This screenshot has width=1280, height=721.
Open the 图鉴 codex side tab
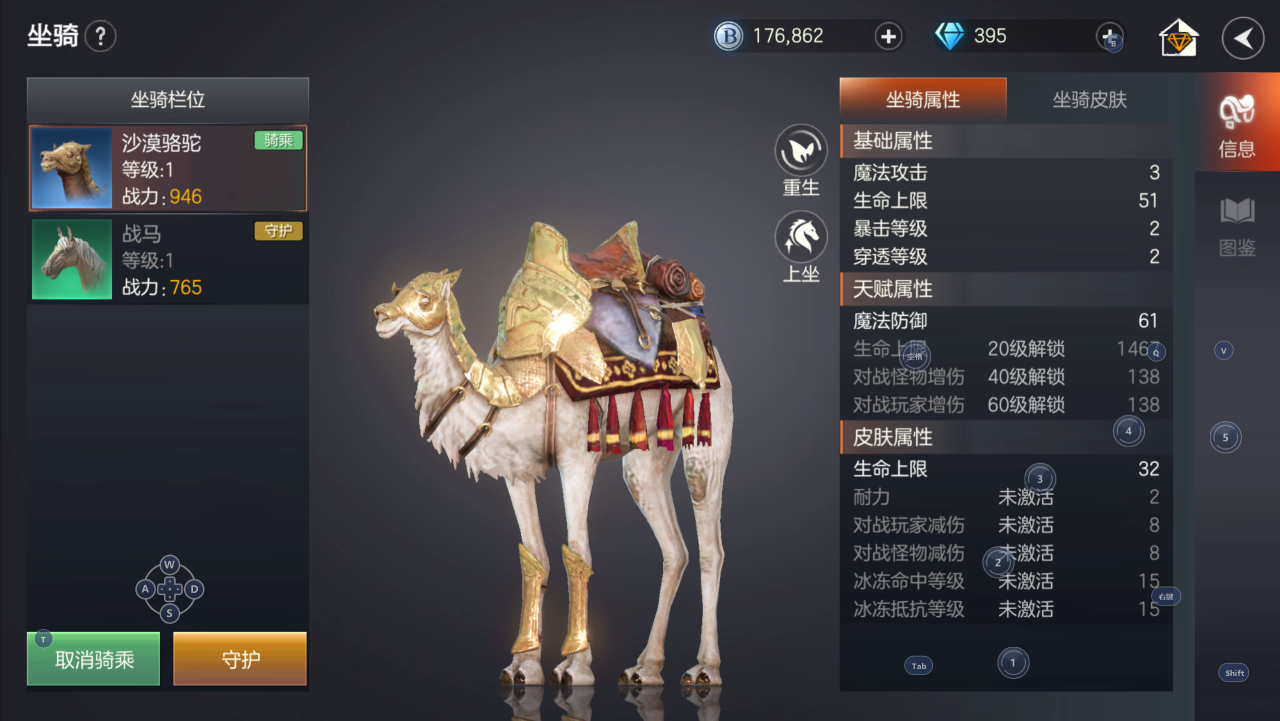pyautogui.click(x=1237, y=225)
